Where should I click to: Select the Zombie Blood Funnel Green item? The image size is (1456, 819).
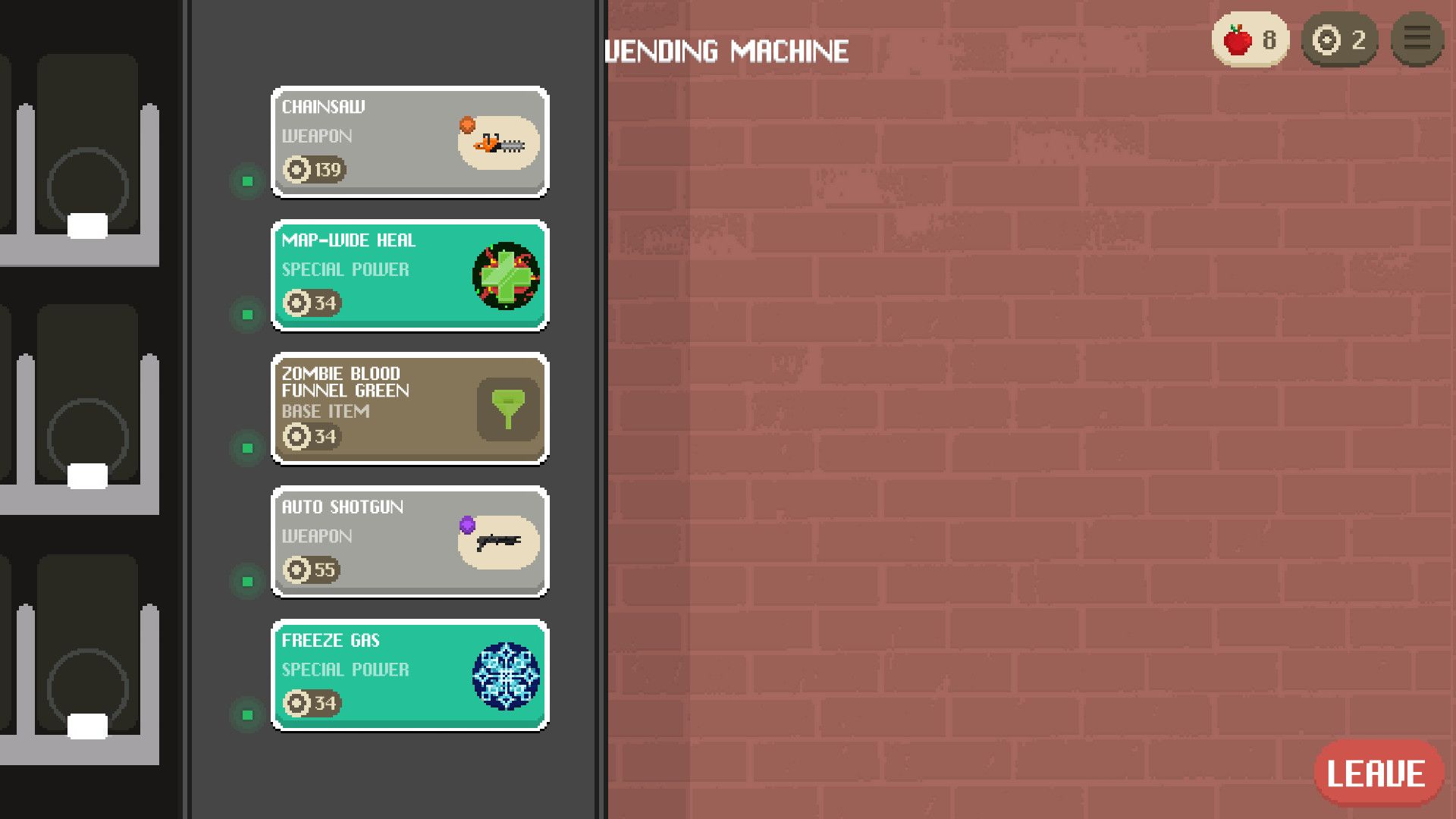coord(409,409)
